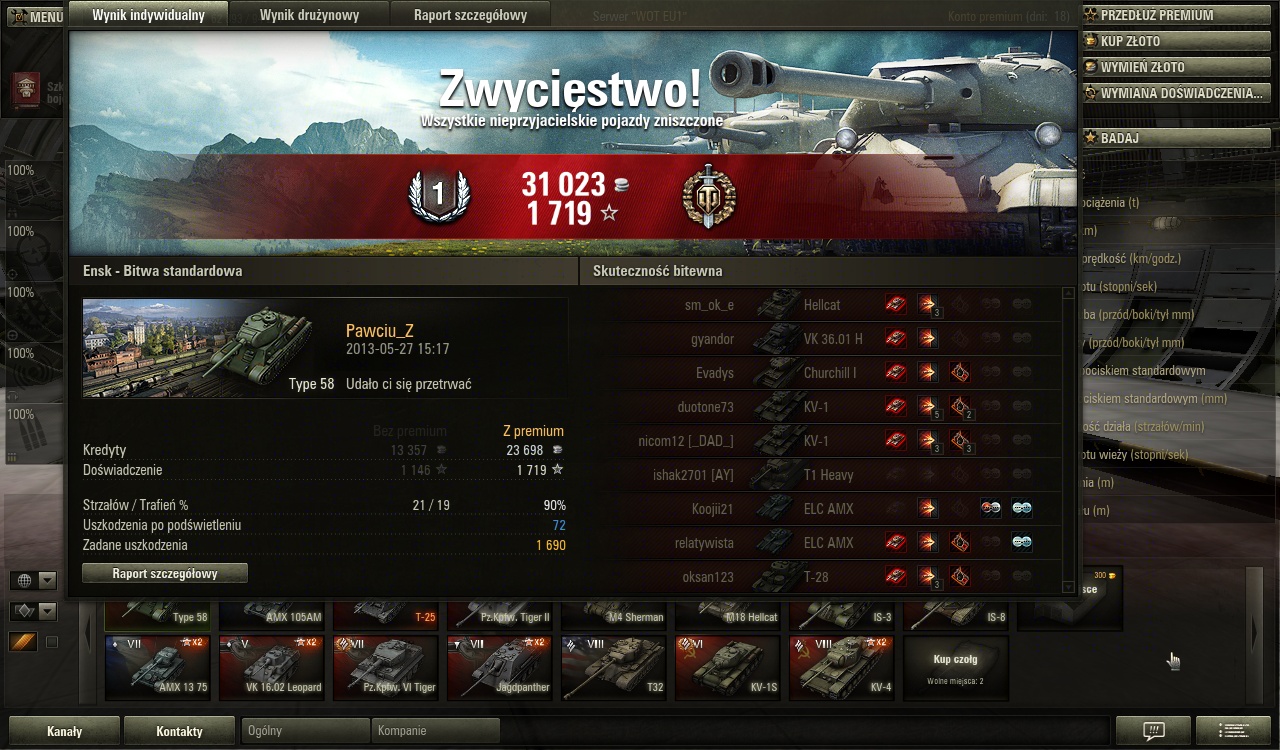Image resolution: width=1280 pixels, height=750 pixels.
Task: Select the T32 tank tile
Action: pyautogui.click(x=614, y=667)
